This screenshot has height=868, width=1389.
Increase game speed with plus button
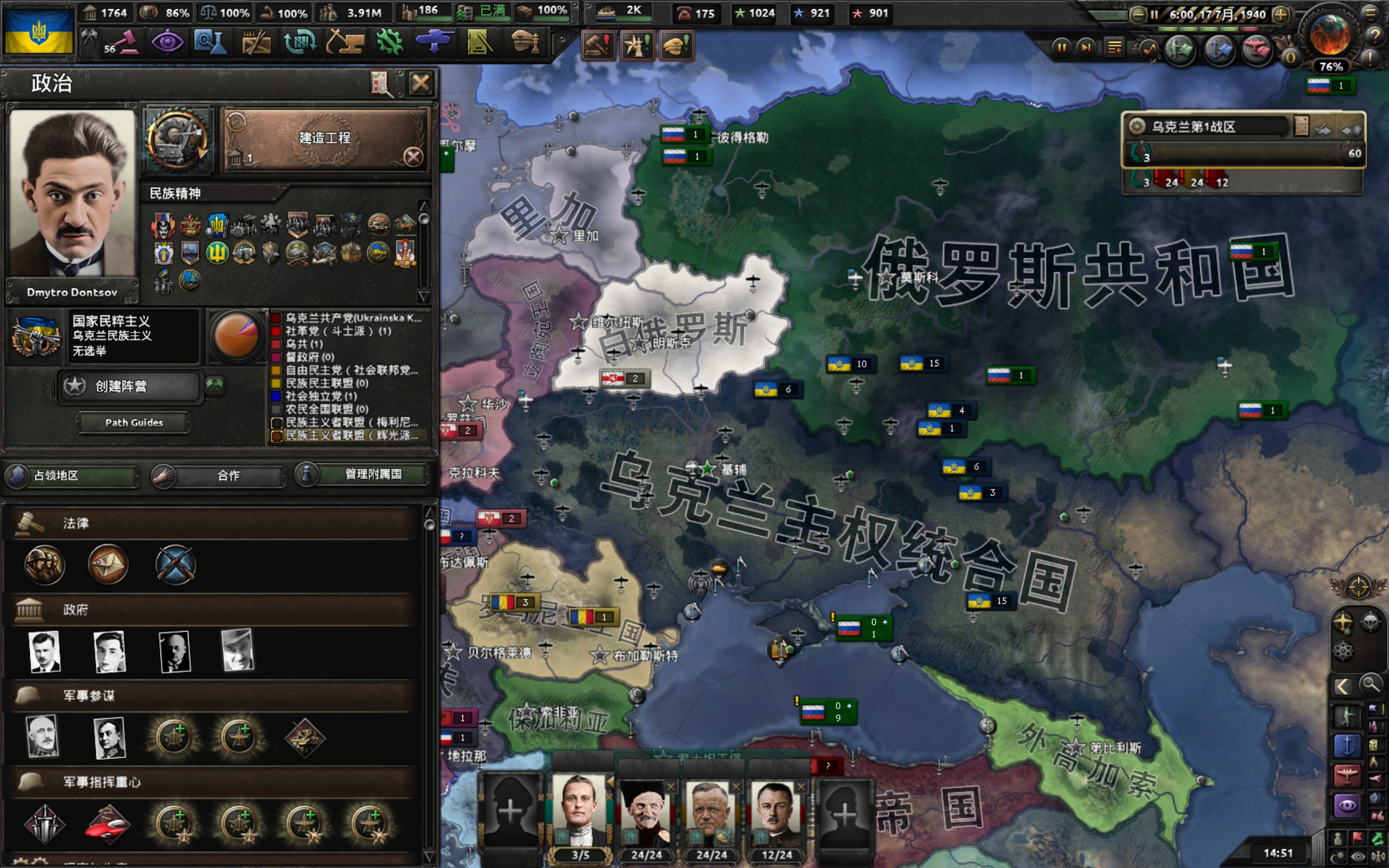[1280, 14]
